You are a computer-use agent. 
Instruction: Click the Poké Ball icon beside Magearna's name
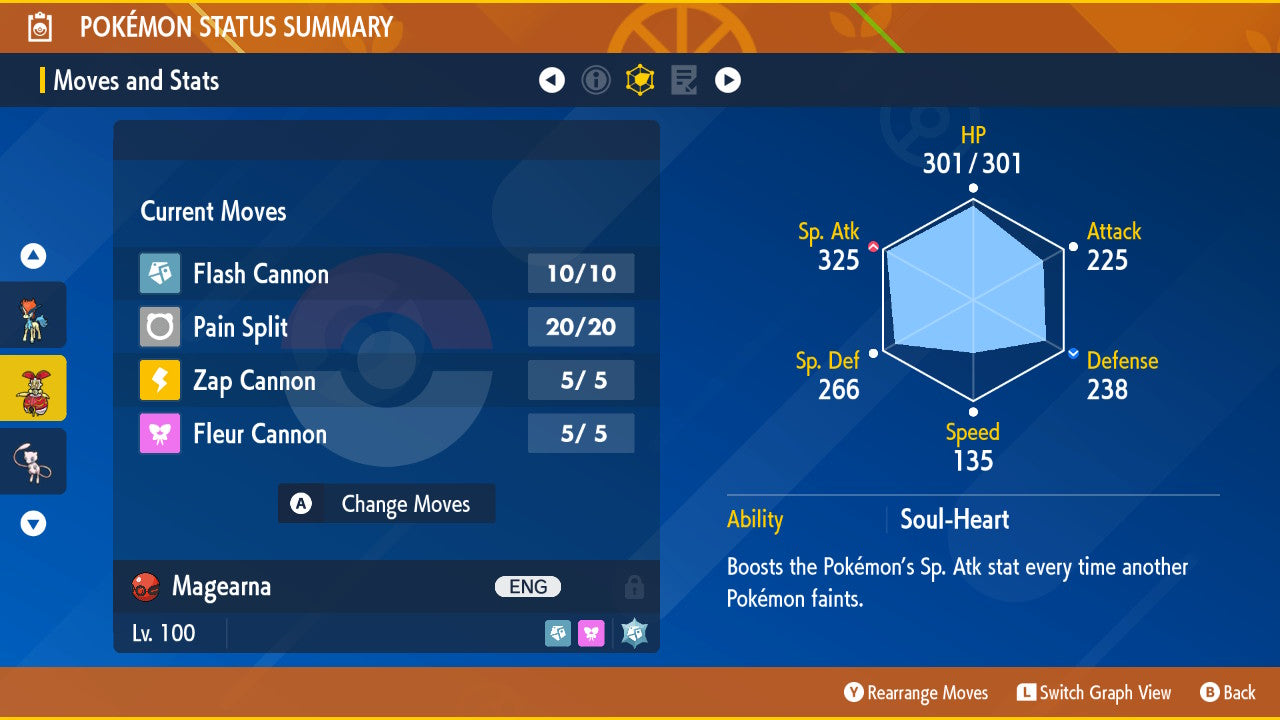tap(145, 587)
